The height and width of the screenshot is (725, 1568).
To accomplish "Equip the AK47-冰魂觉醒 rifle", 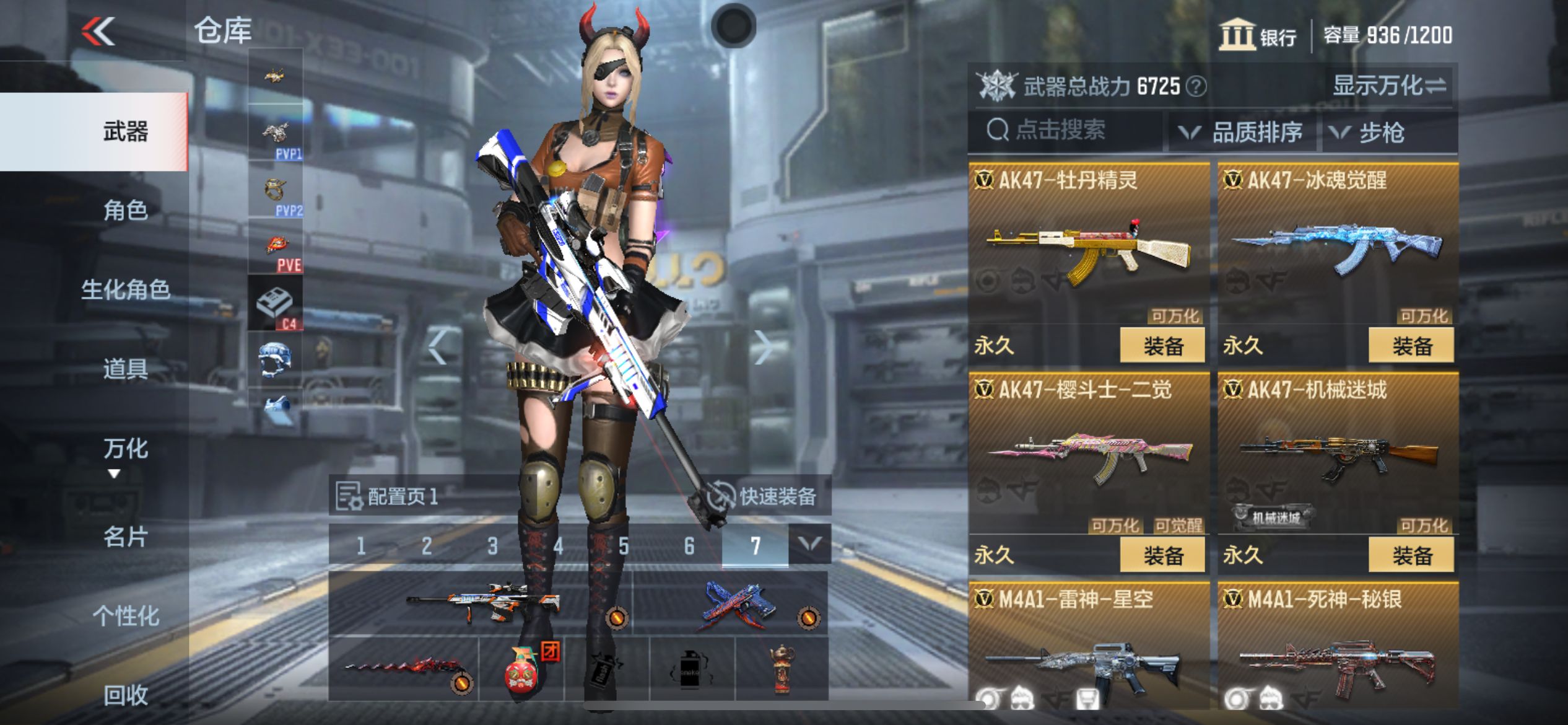I will click(1411, 346).
